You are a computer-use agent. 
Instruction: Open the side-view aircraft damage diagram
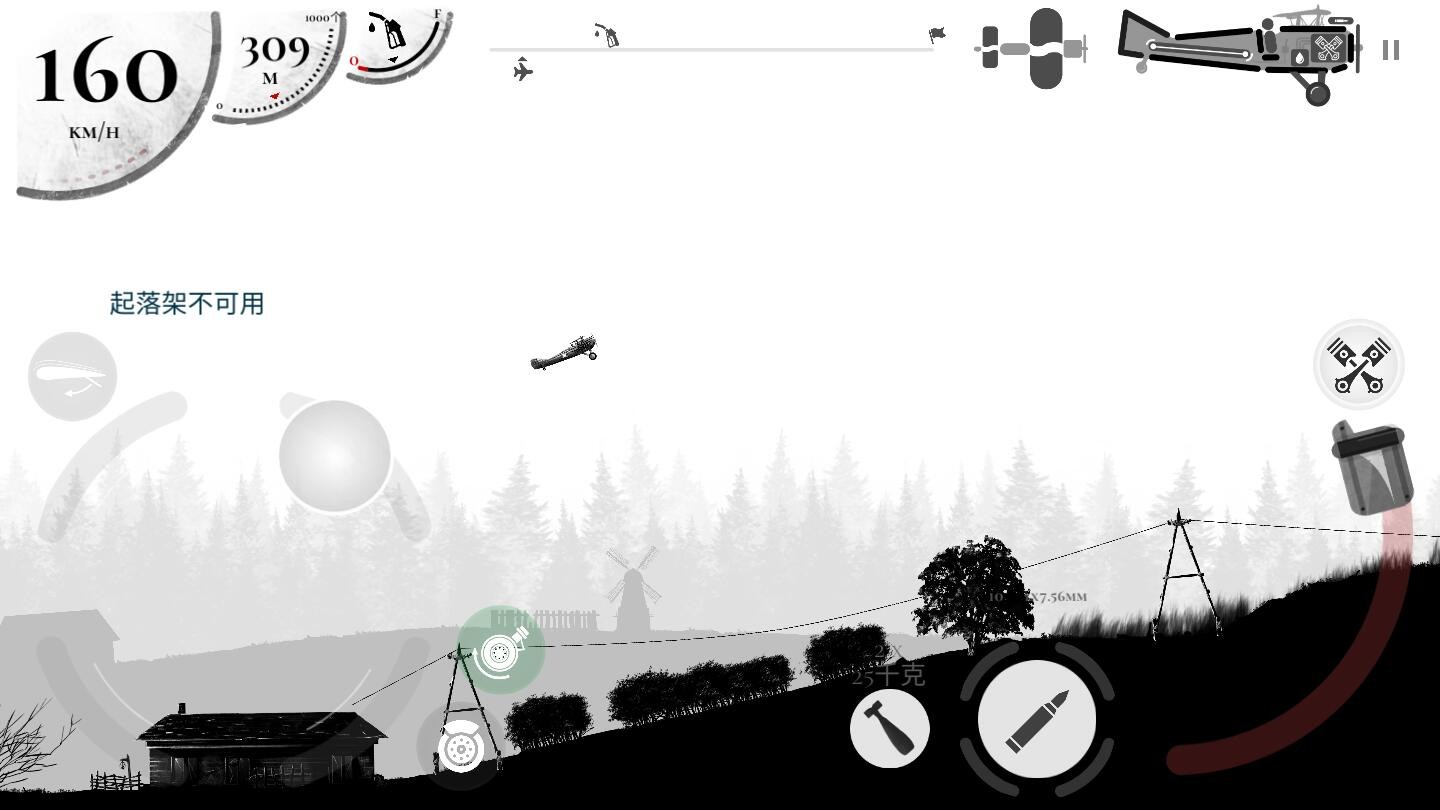pyautogui.click(x=1238, y=50)
